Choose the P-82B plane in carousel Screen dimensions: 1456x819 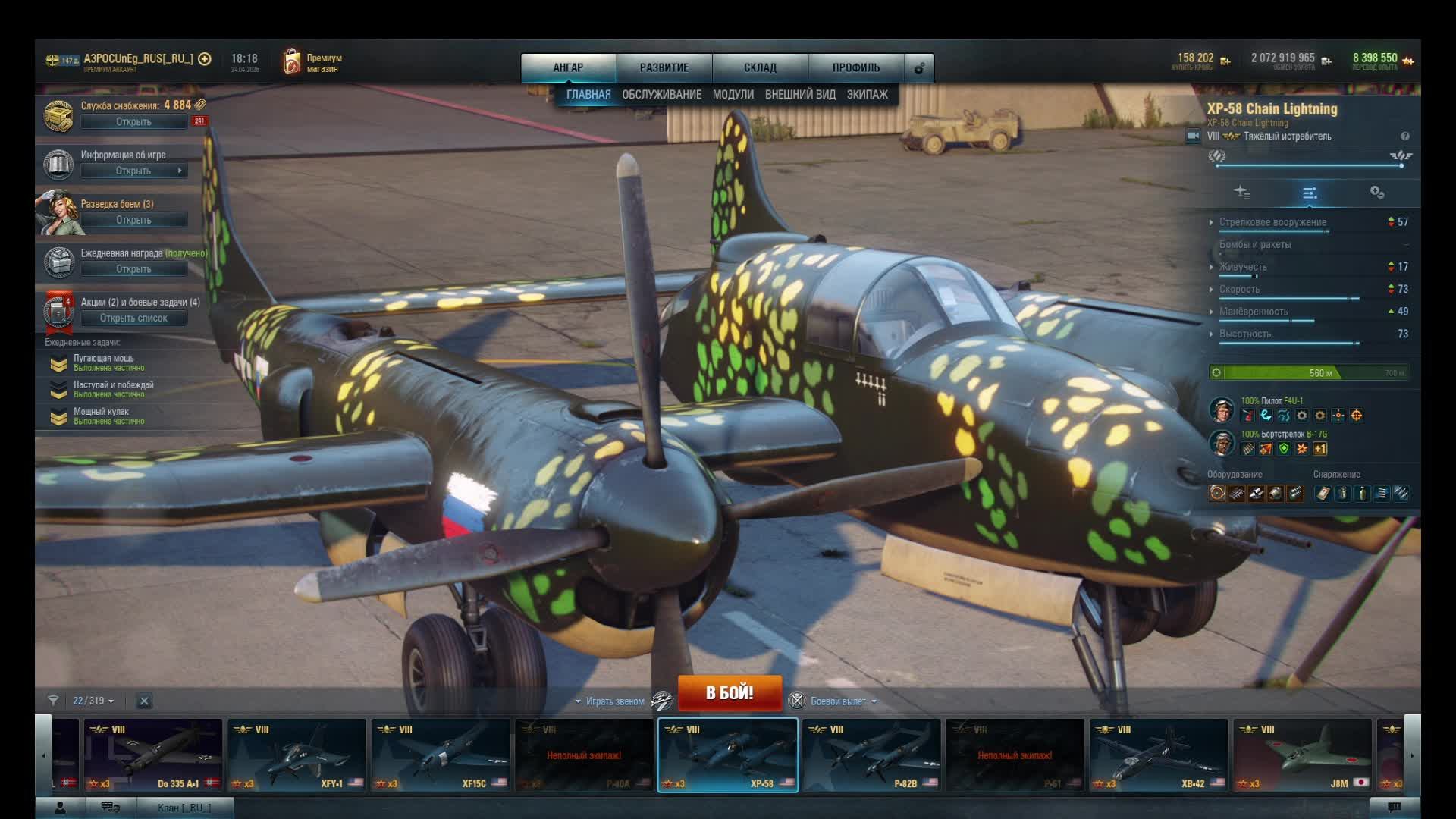click(871, 755)
